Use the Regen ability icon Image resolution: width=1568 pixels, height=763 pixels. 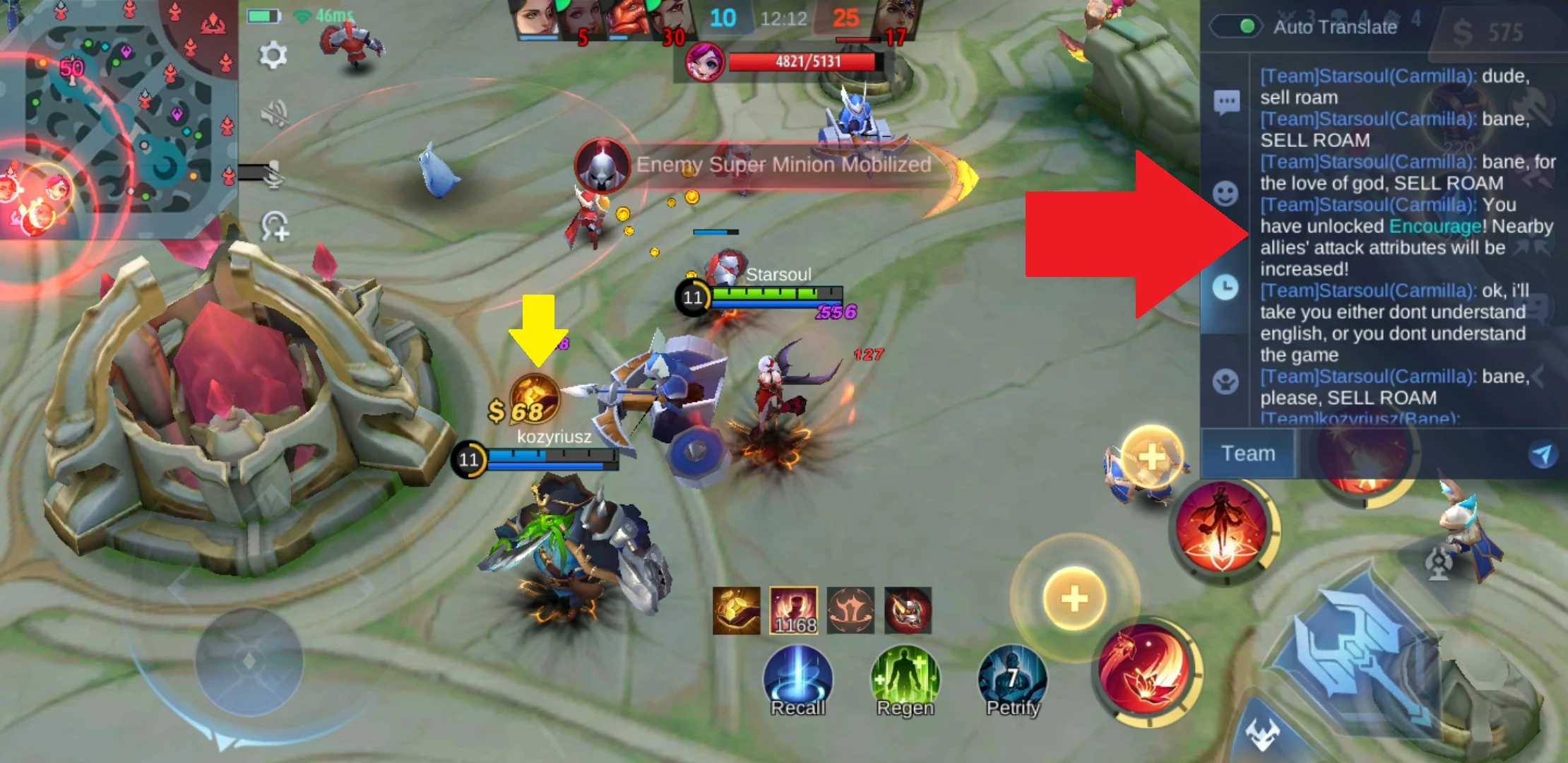click(x=904, y=677)
